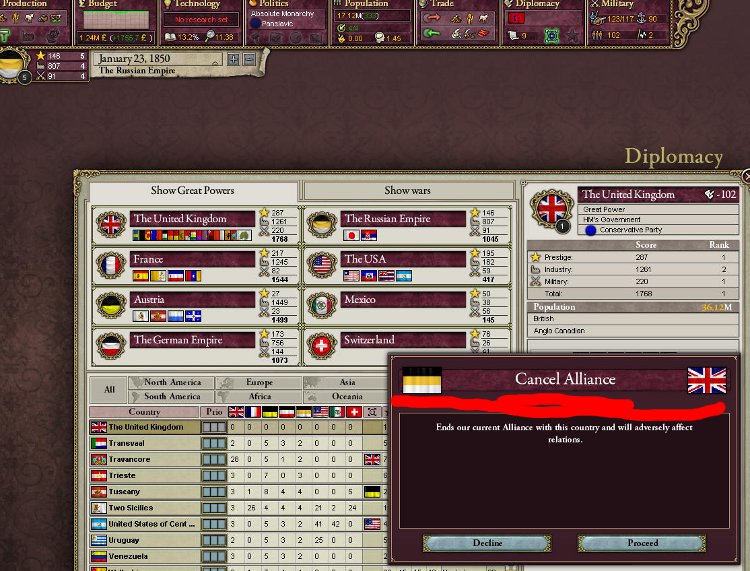This screenshot has width=750, height=571.
Task: Select The United Kingdom great power entry
Action: pyautogui.click(x=180, y=219)
